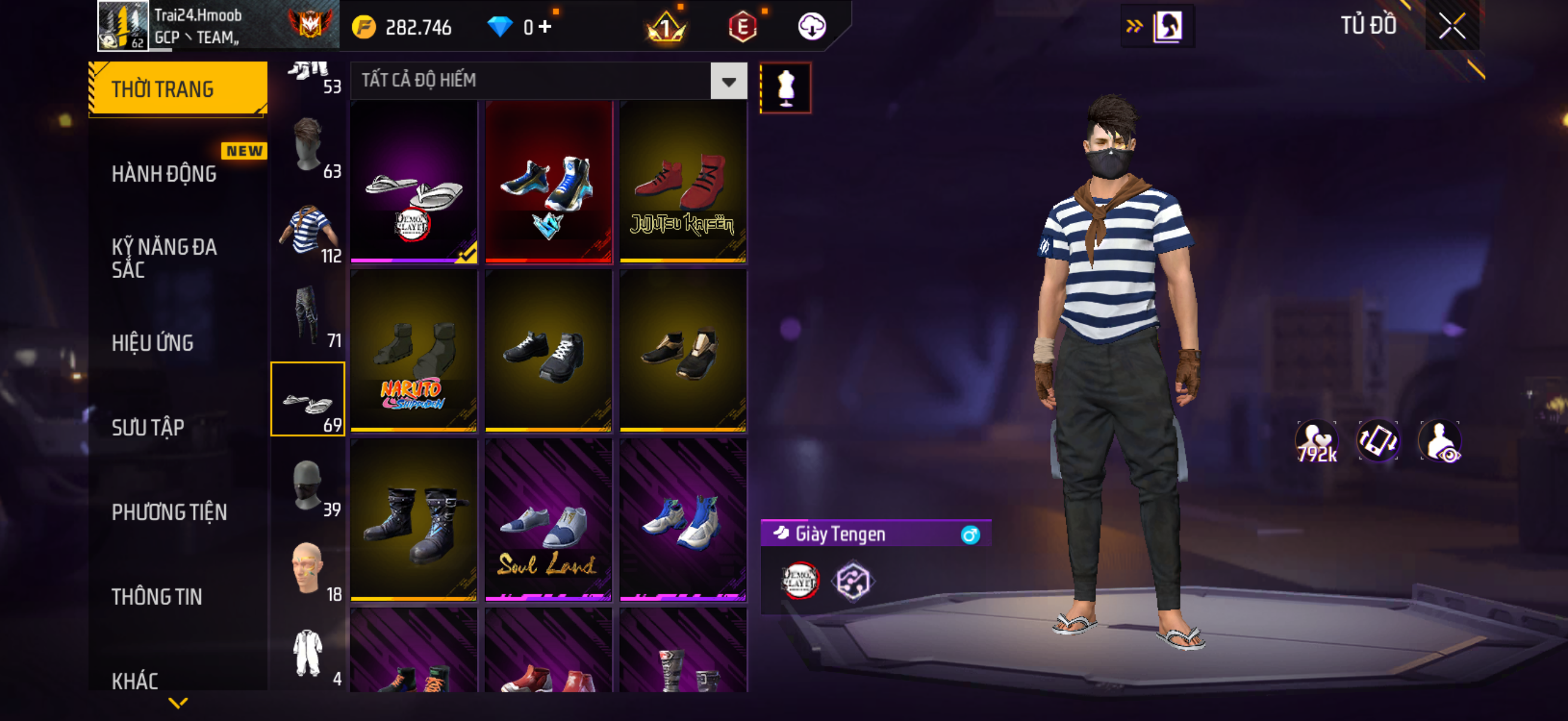
Task: Open the THÔNG TIN tab
Action: (x=157, y=597)
